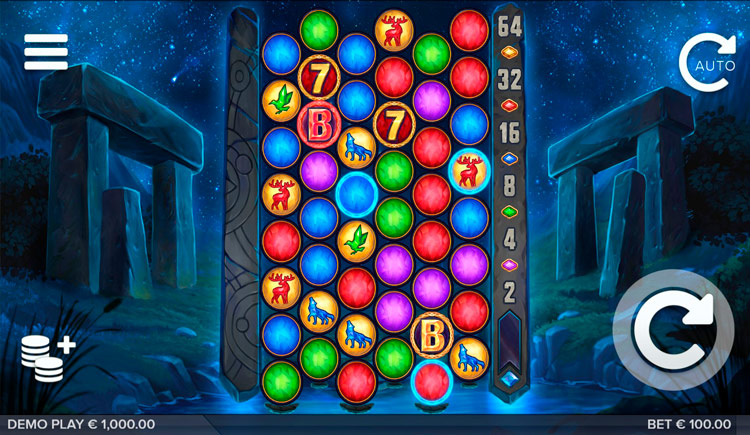Open the hamburger menu
This screenshot has height=435, width=750.
46,52
